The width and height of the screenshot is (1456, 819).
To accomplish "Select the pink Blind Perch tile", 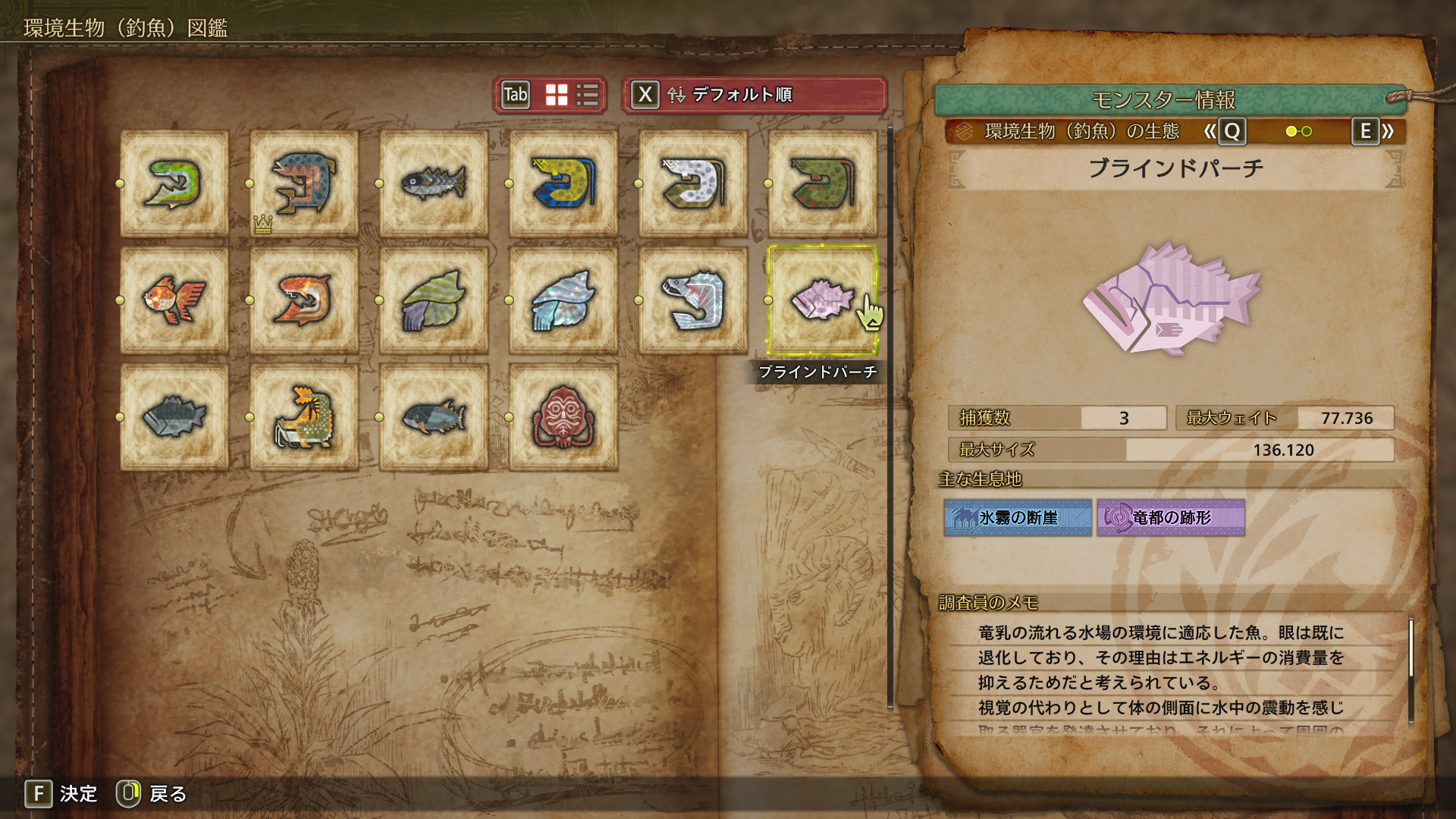I will pyautogui.click(x=822, y=300).
